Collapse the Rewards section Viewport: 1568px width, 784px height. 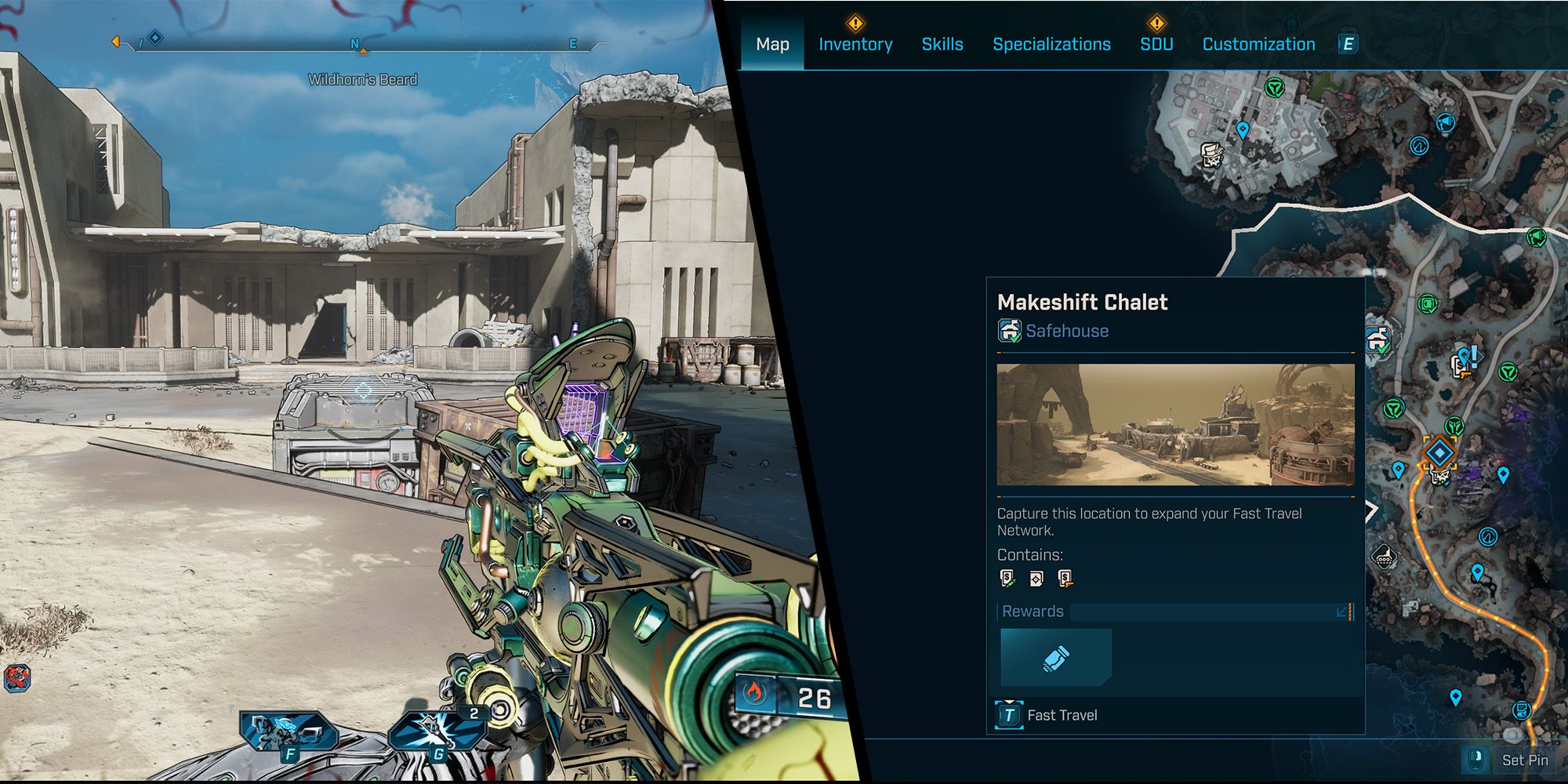point(1344,612)
